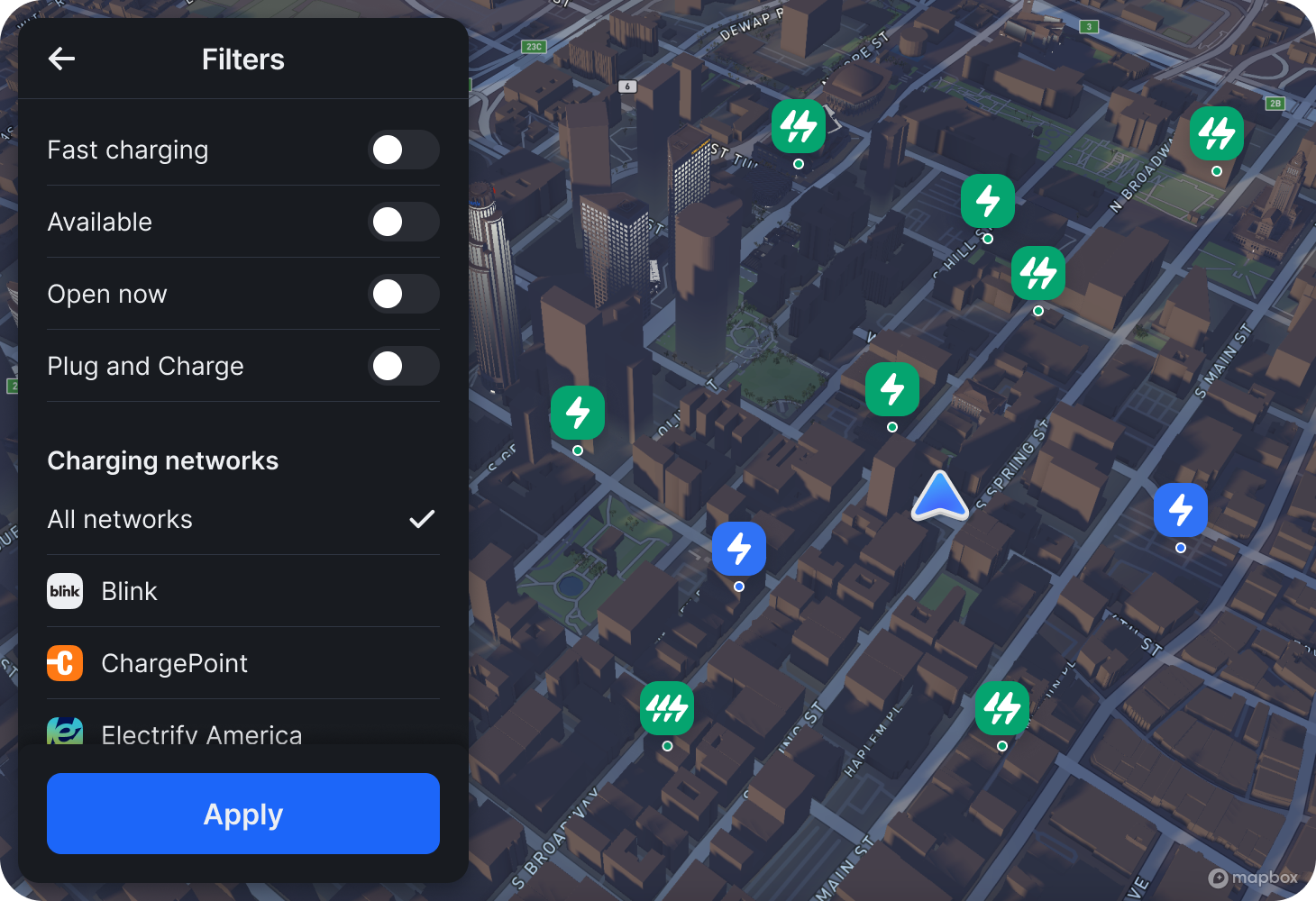1316x901 pixels.
Task: Choose ChargePoint in the networks list
Action: 174,663
